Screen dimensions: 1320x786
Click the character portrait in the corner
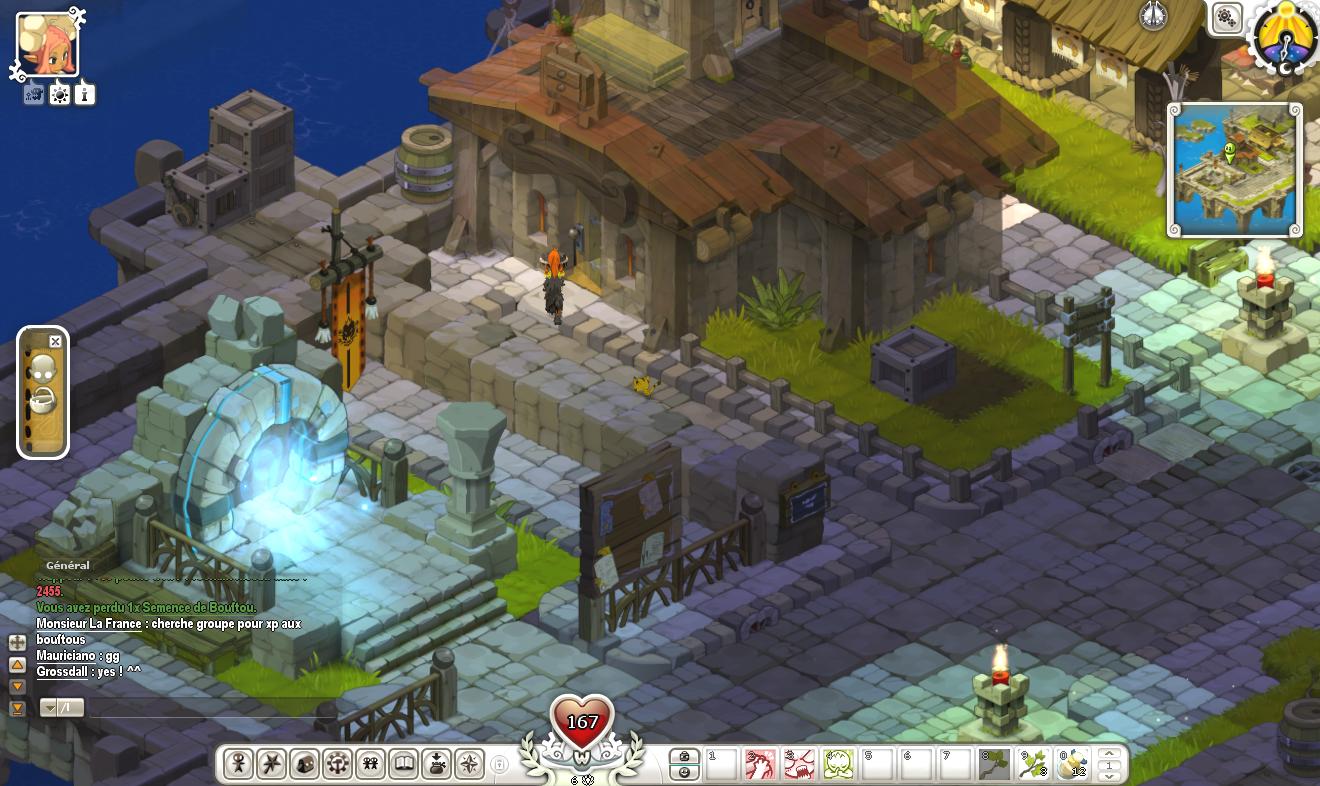(x=47, y=45)
